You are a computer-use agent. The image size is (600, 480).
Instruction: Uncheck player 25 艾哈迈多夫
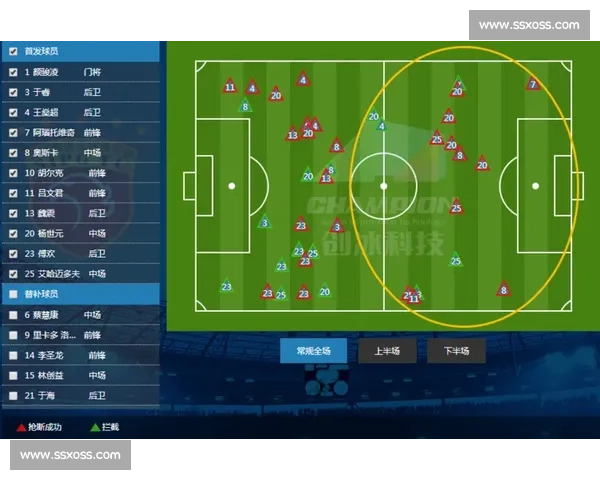click(12, 273)
